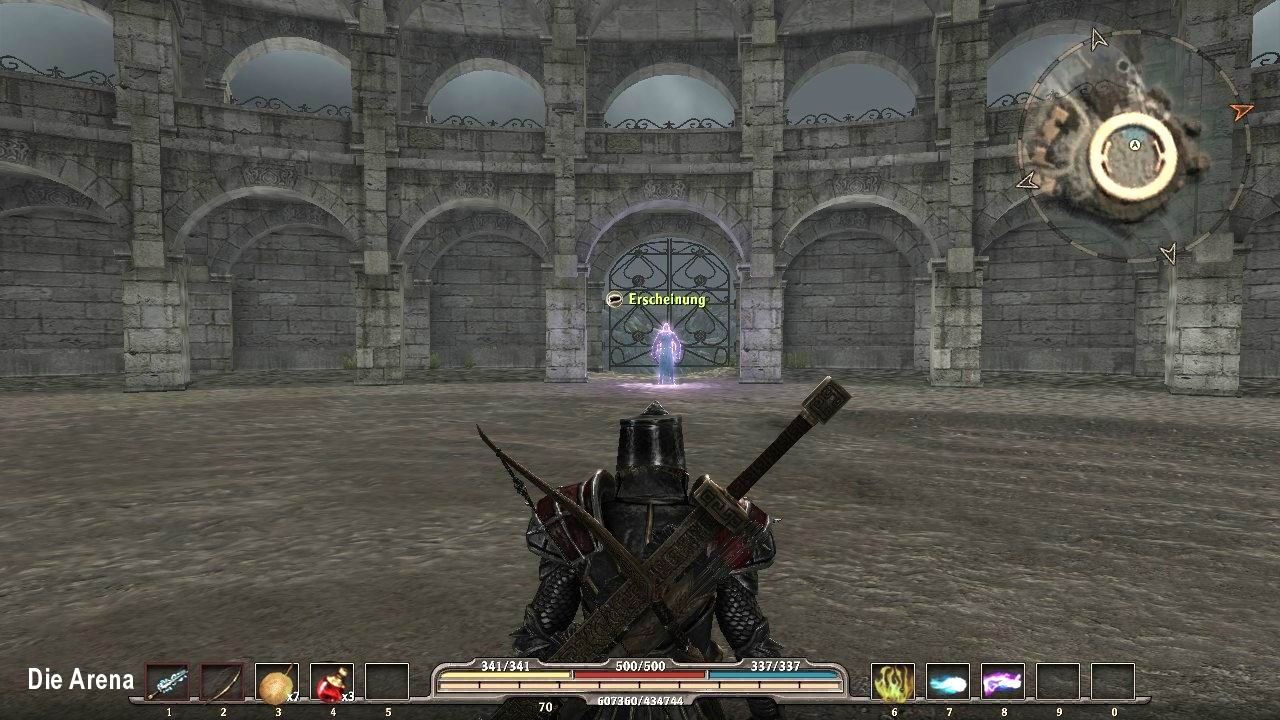This screenshot has width=1280, height=720.
Task: Equip the bow in hotbar slot 2
Action: (x=222, y=680)
